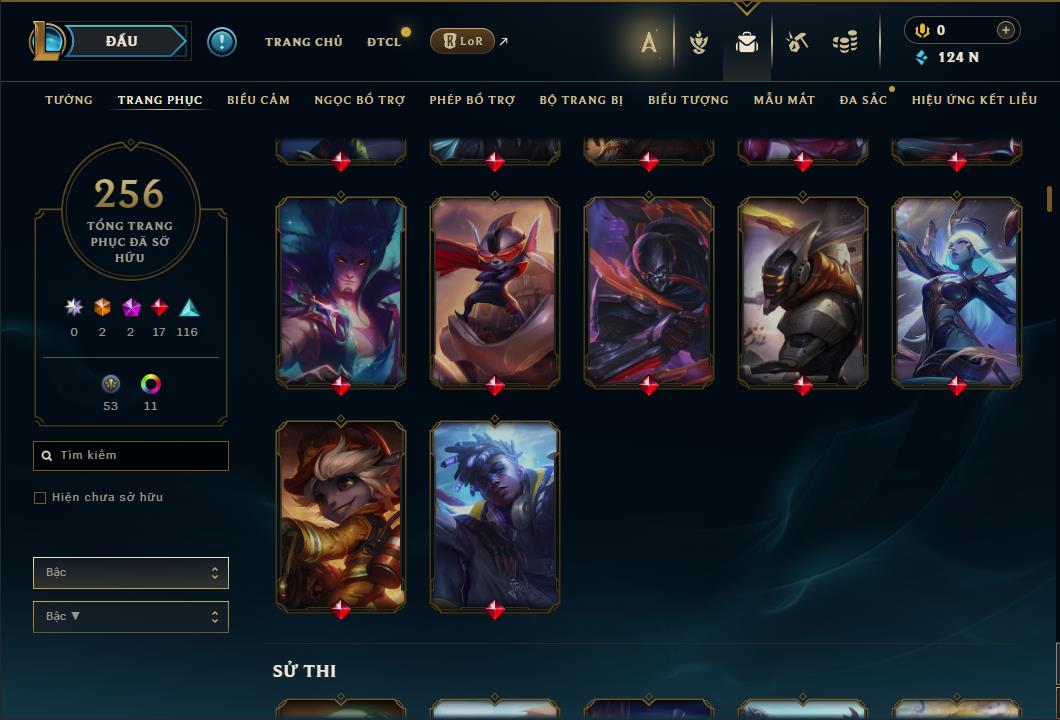The image size is (1060, 720).
Task: Open the collection briefcase icon in top bar
Action: (x=747, y=42)
